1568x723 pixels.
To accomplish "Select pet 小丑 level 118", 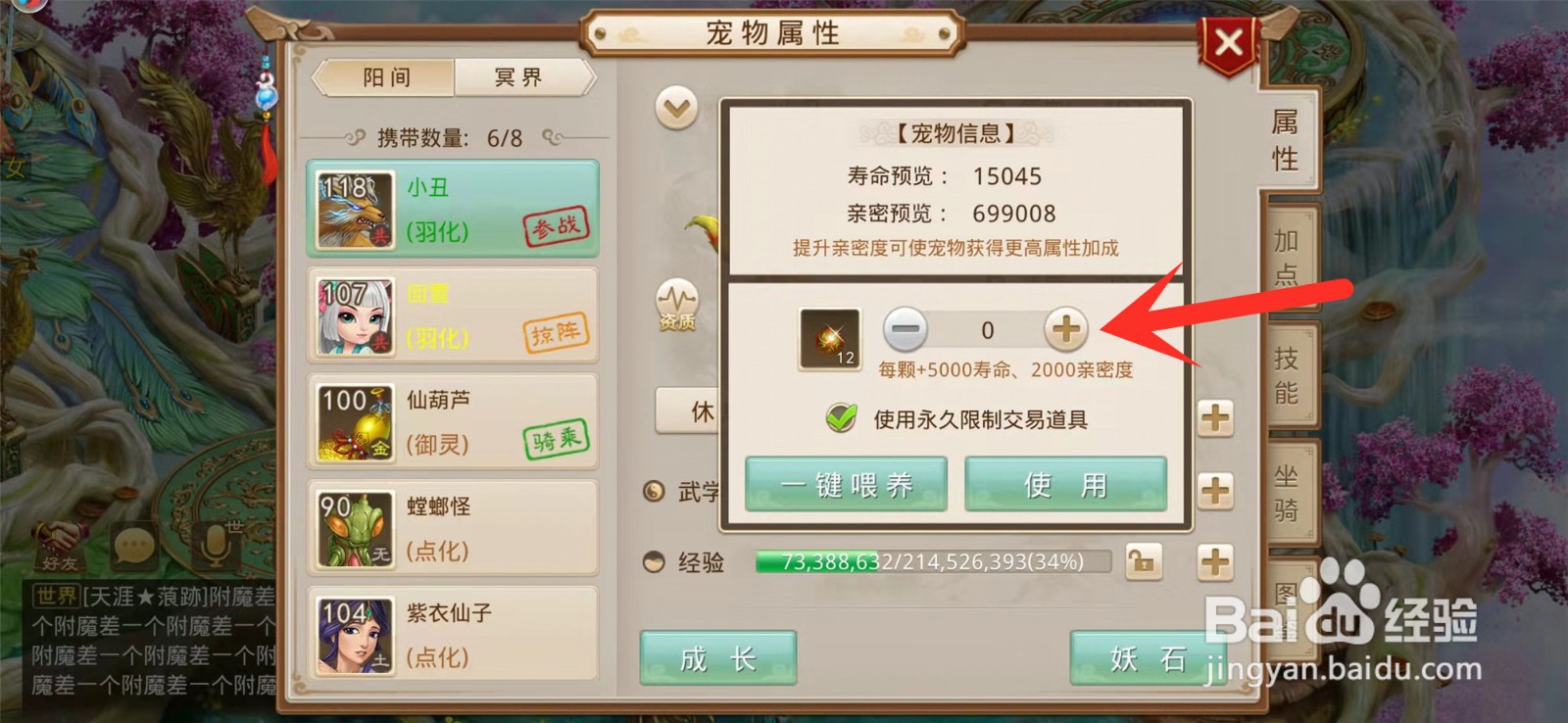I will pyautogui.click(x=451, y=209).
